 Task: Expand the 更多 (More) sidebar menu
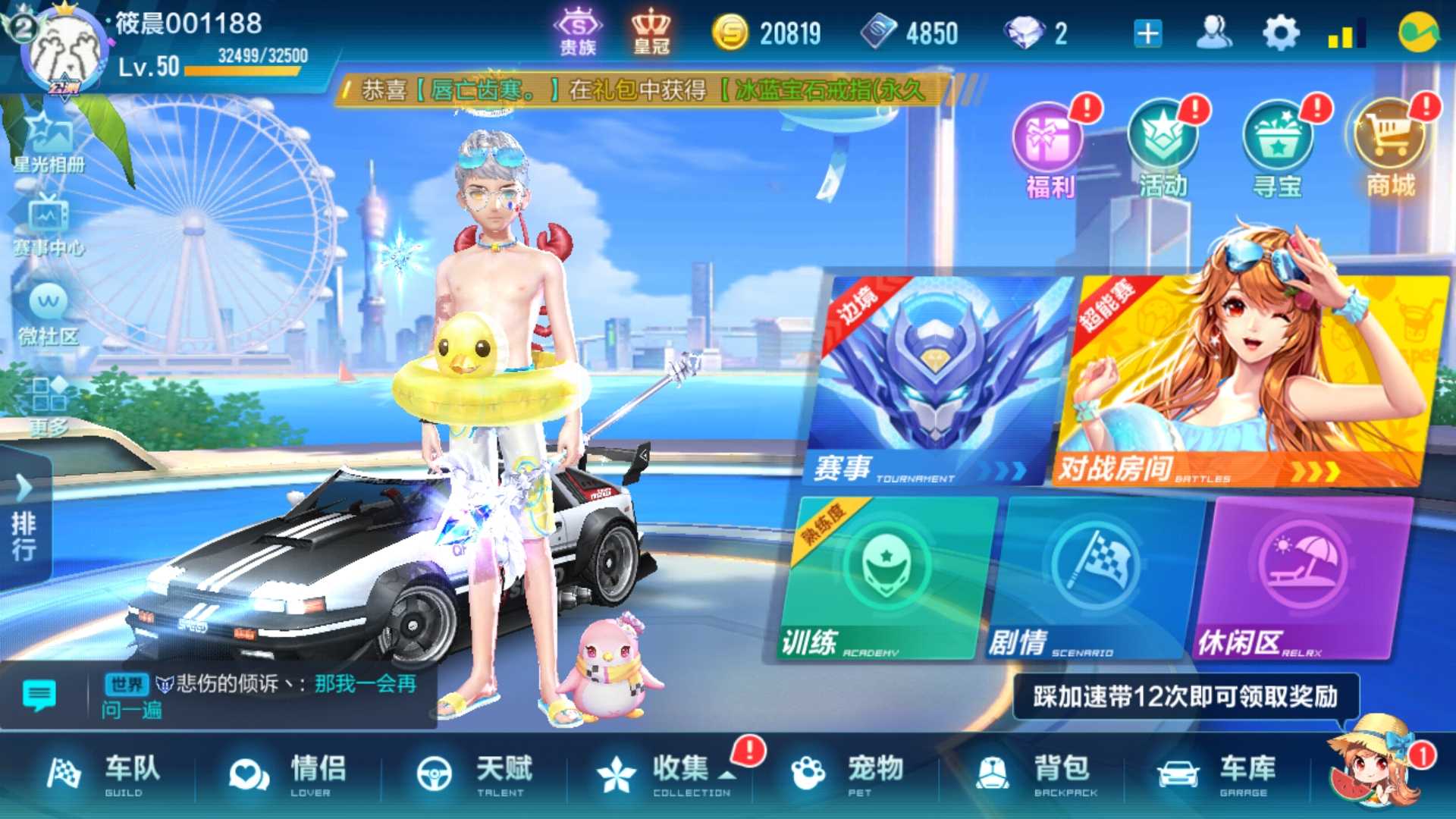click(47, 402)
